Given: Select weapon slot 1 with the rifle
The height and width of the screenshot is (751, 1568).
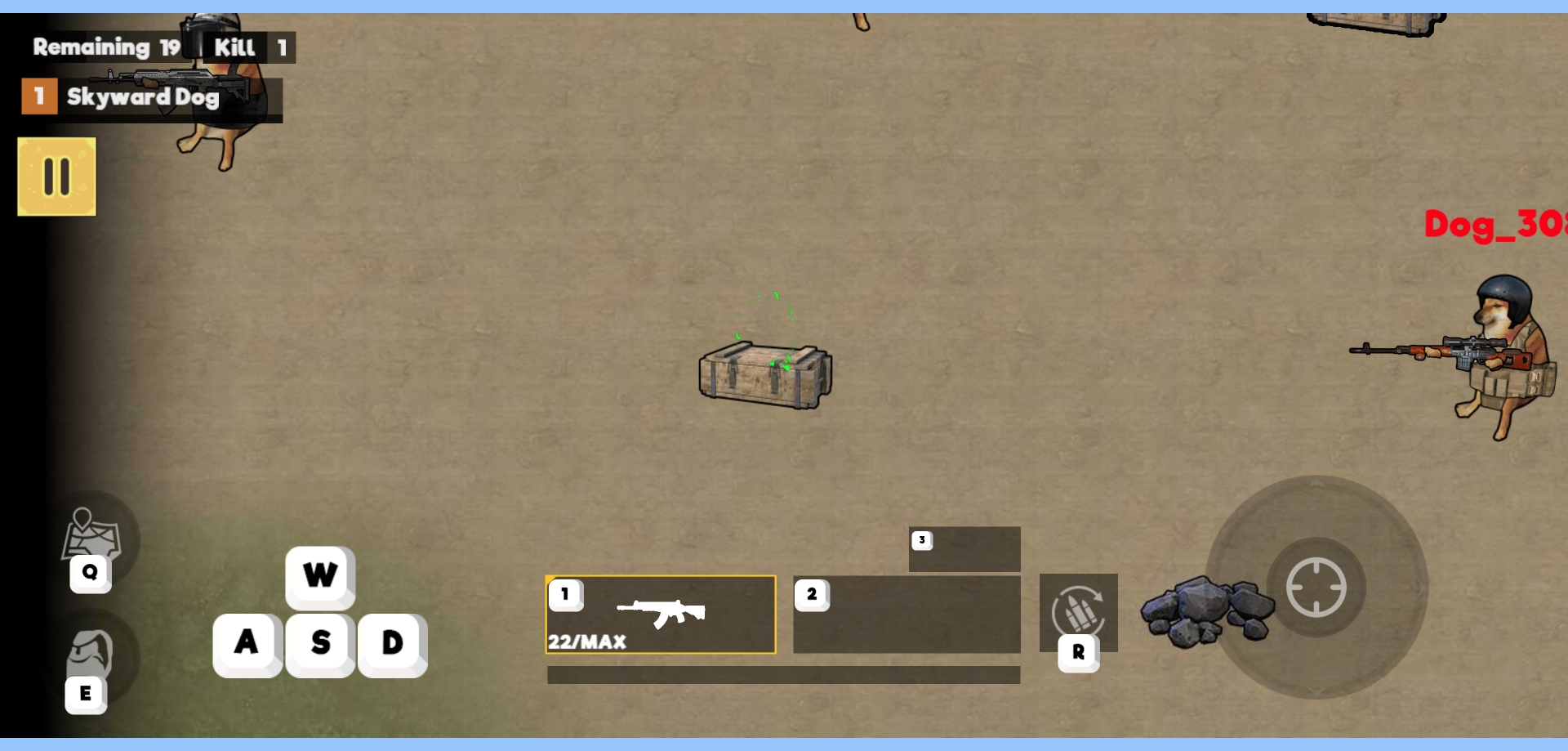Looking at the screenshot, I should [x=661, y=615].
